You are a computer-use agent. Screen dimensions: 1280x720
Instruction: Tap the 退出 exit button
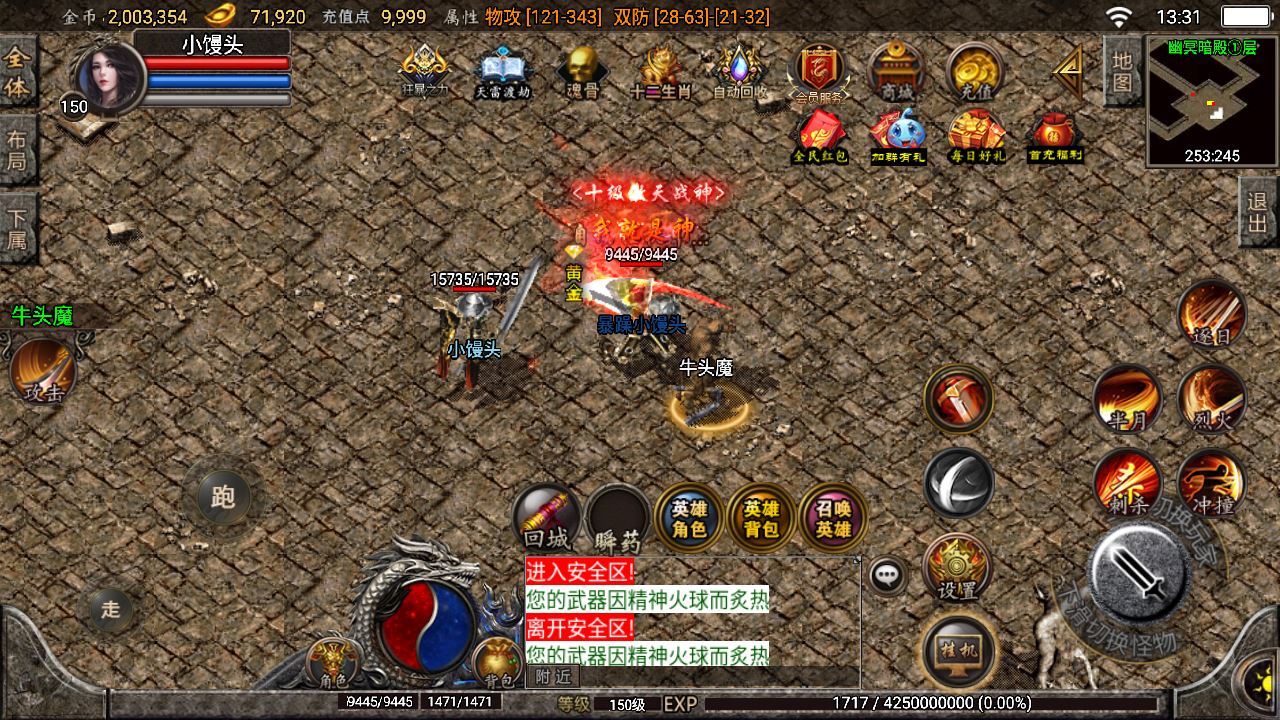click(1258, 212)
